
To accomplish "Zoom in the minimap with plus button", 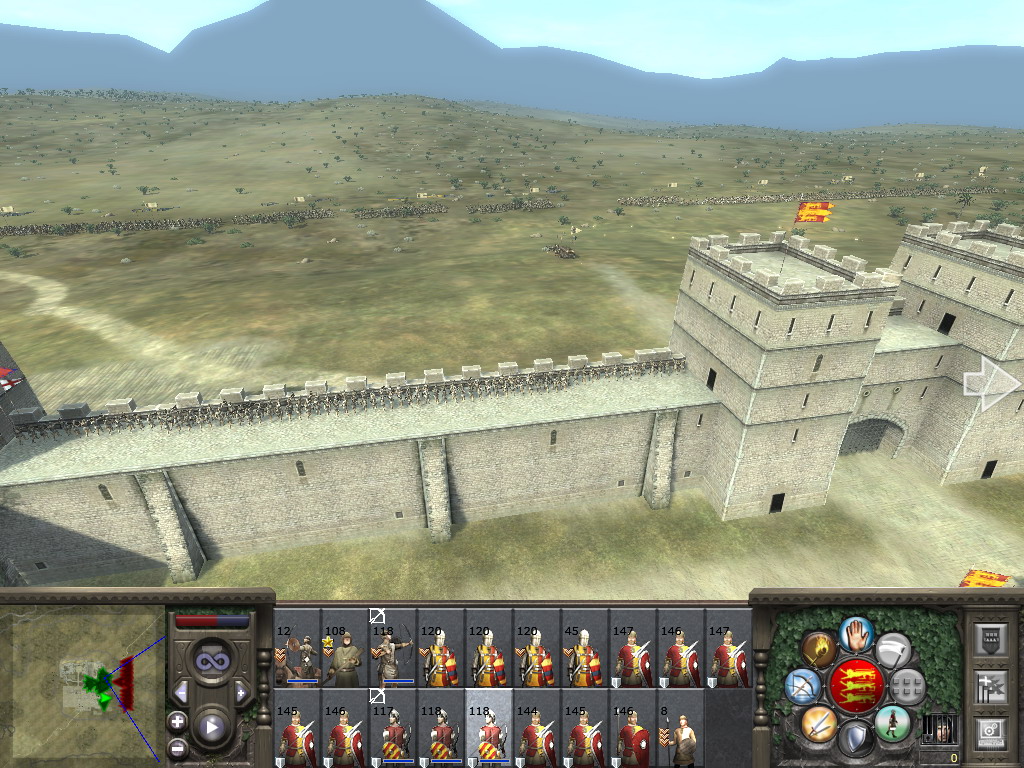I will [177, 720].
